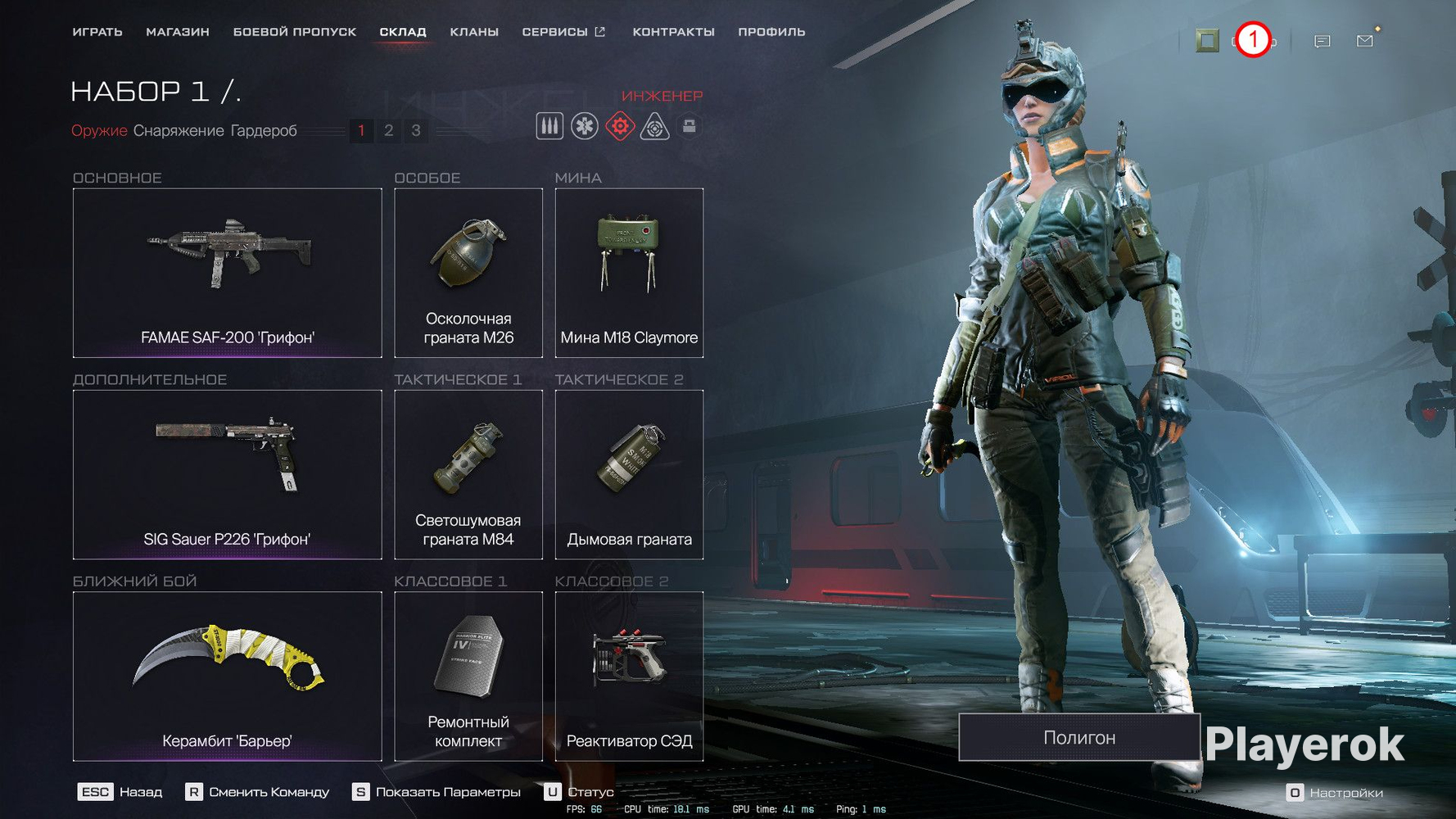This screenshot has width=1456, height=819.
Task: Select loadout preset 3
Action: (x=416, y=130)
